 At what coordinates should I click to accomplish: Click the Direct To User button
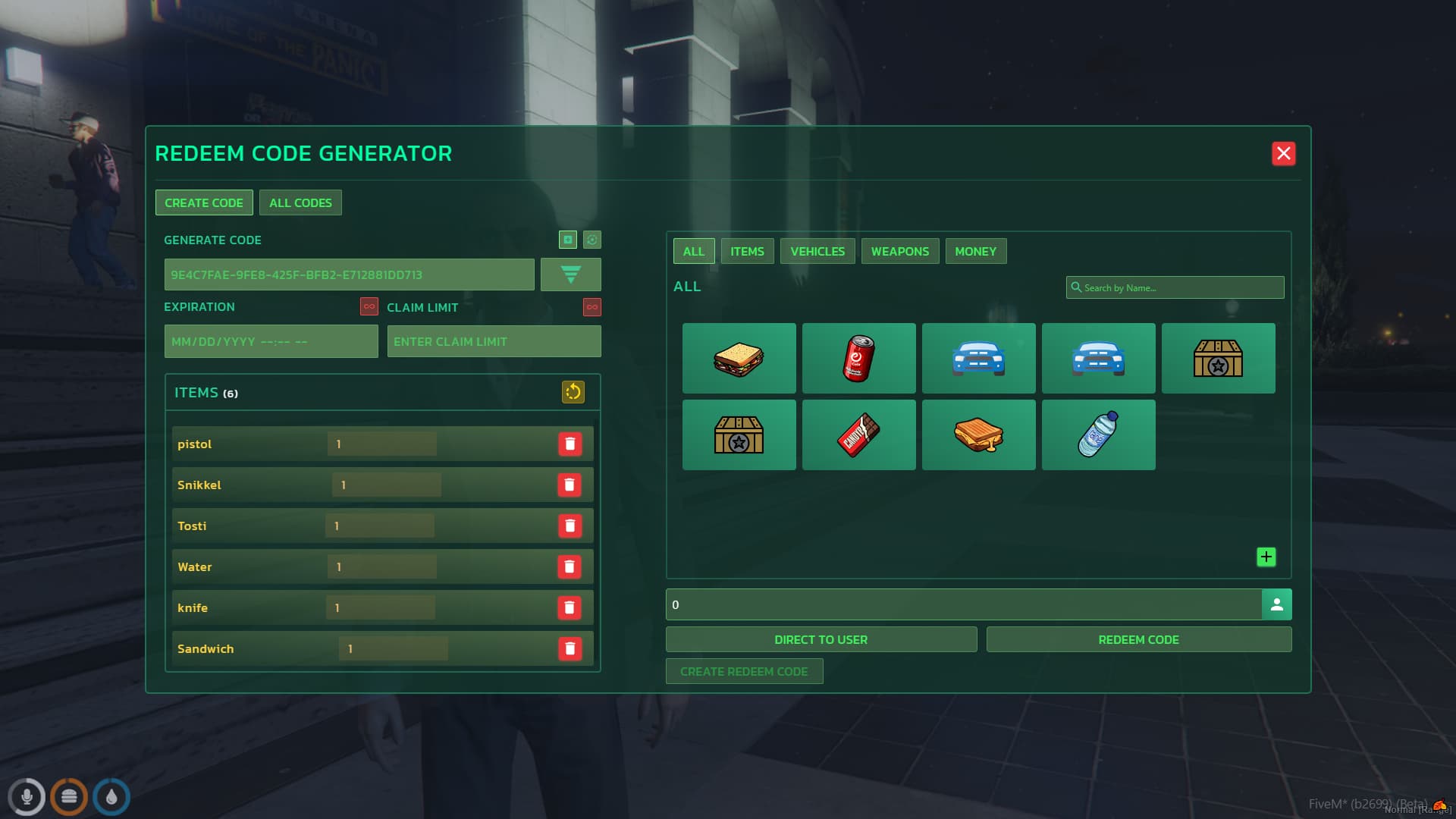(821, 640)
